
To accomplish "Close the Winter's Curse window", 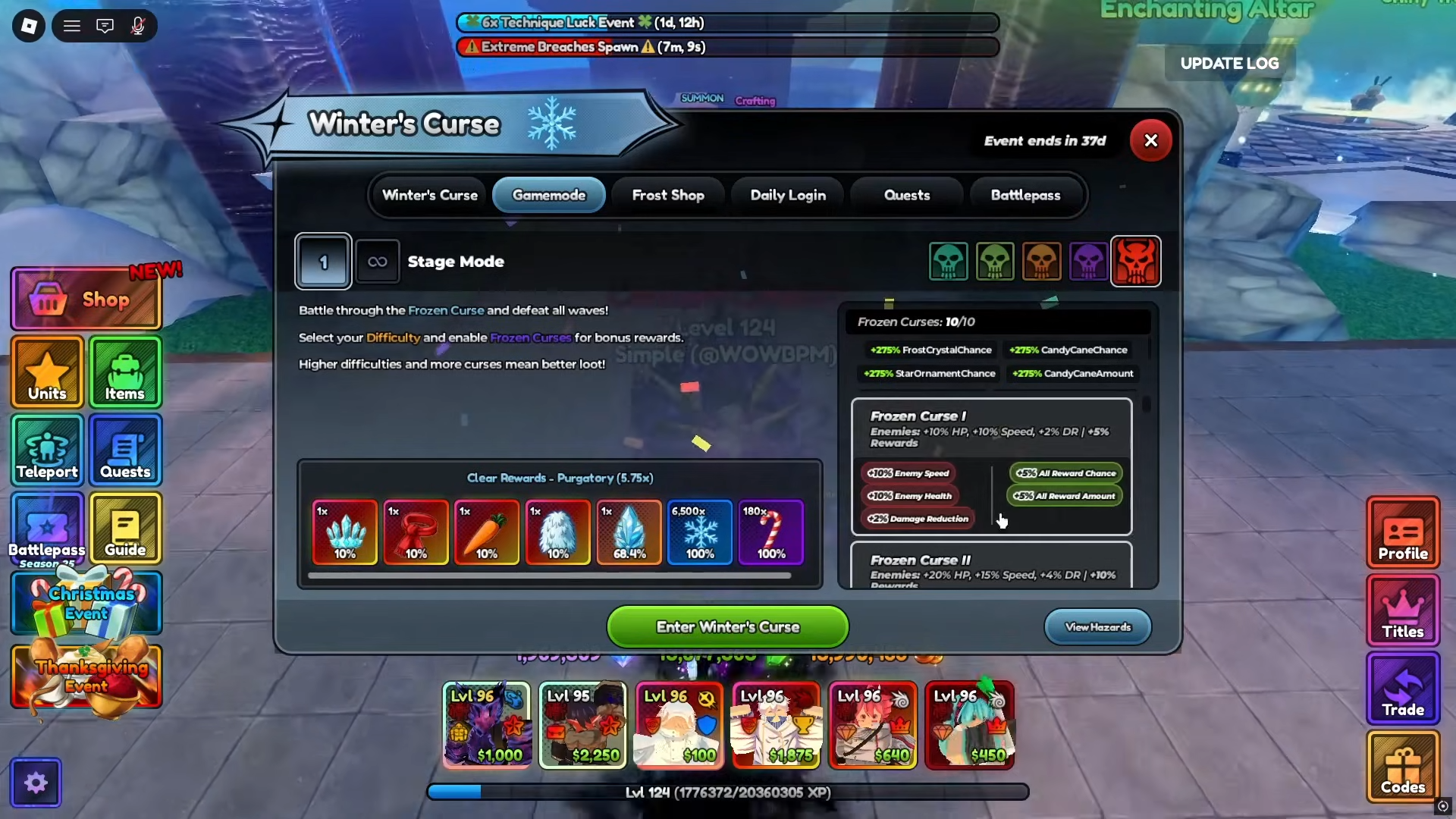I will coord(1150,140).
